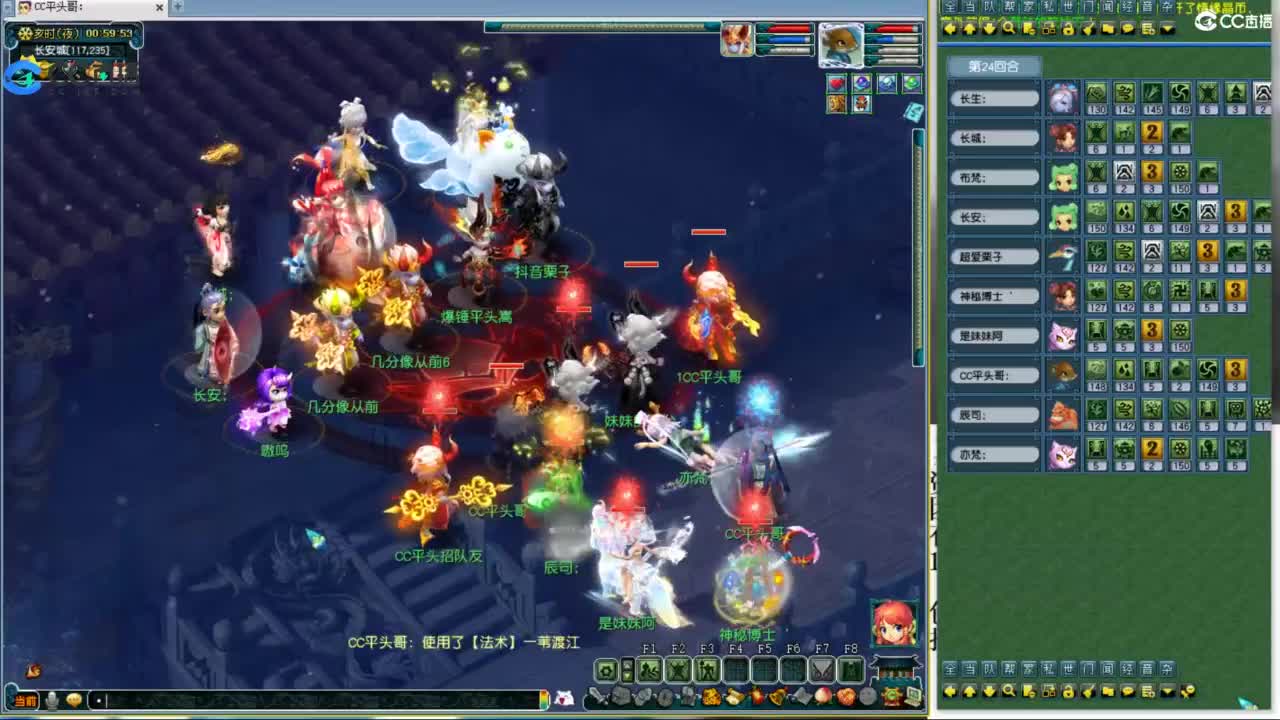
Task: Select the 私 private chat channel tab
Action: pos(1047,8)
